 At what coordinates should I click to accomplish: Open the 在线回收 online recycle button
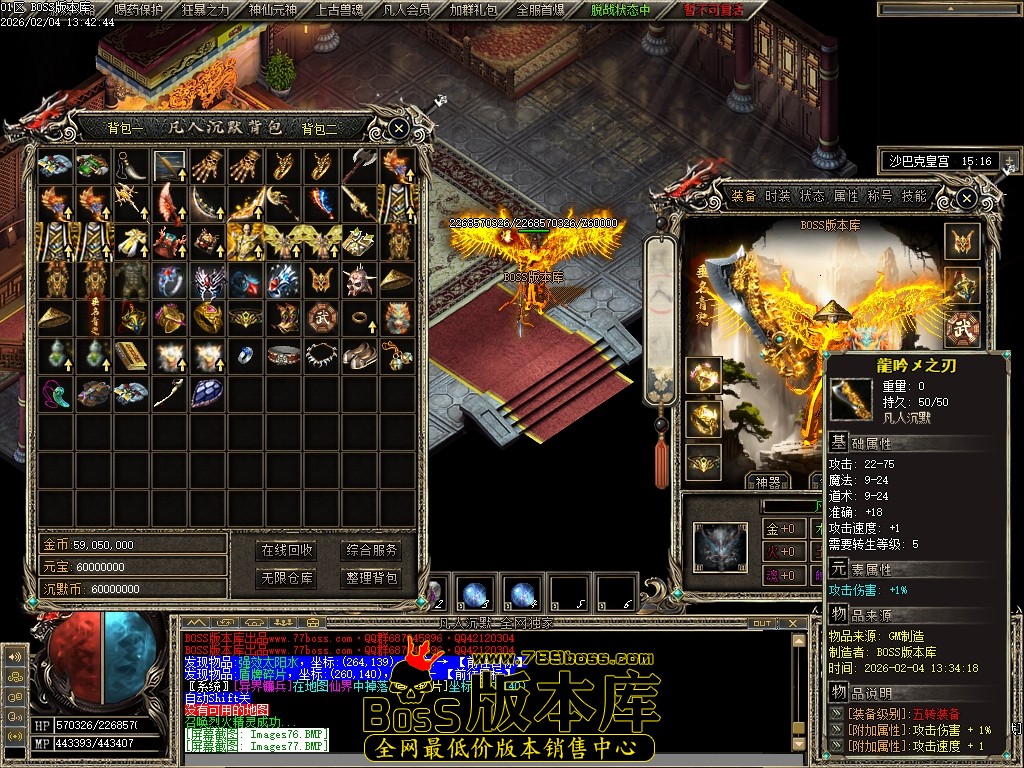click(x=287, y=550)
